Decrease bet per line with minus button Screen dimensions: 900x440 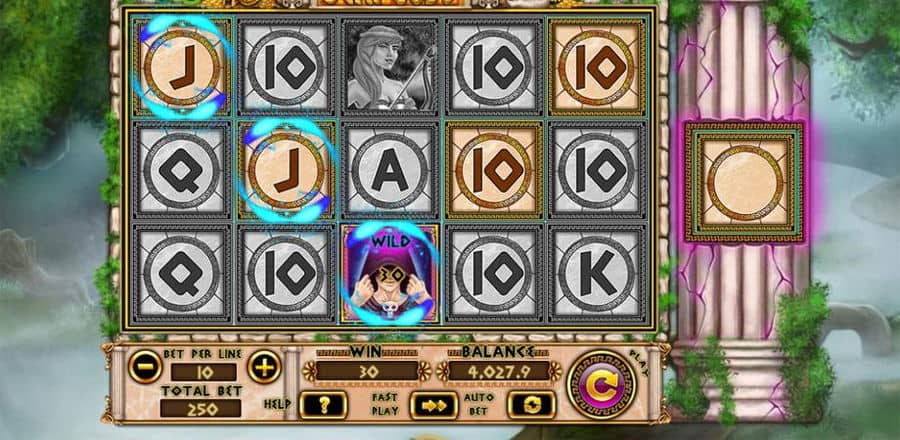[146, 367]
